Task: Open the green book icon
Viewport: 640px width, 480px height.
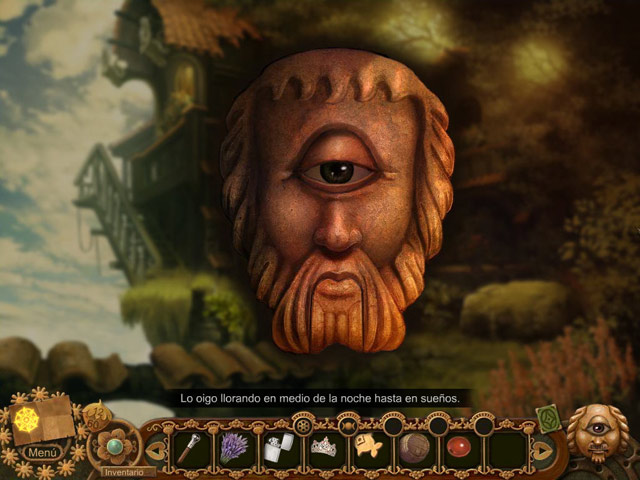Action: click(x=548, y=418)
